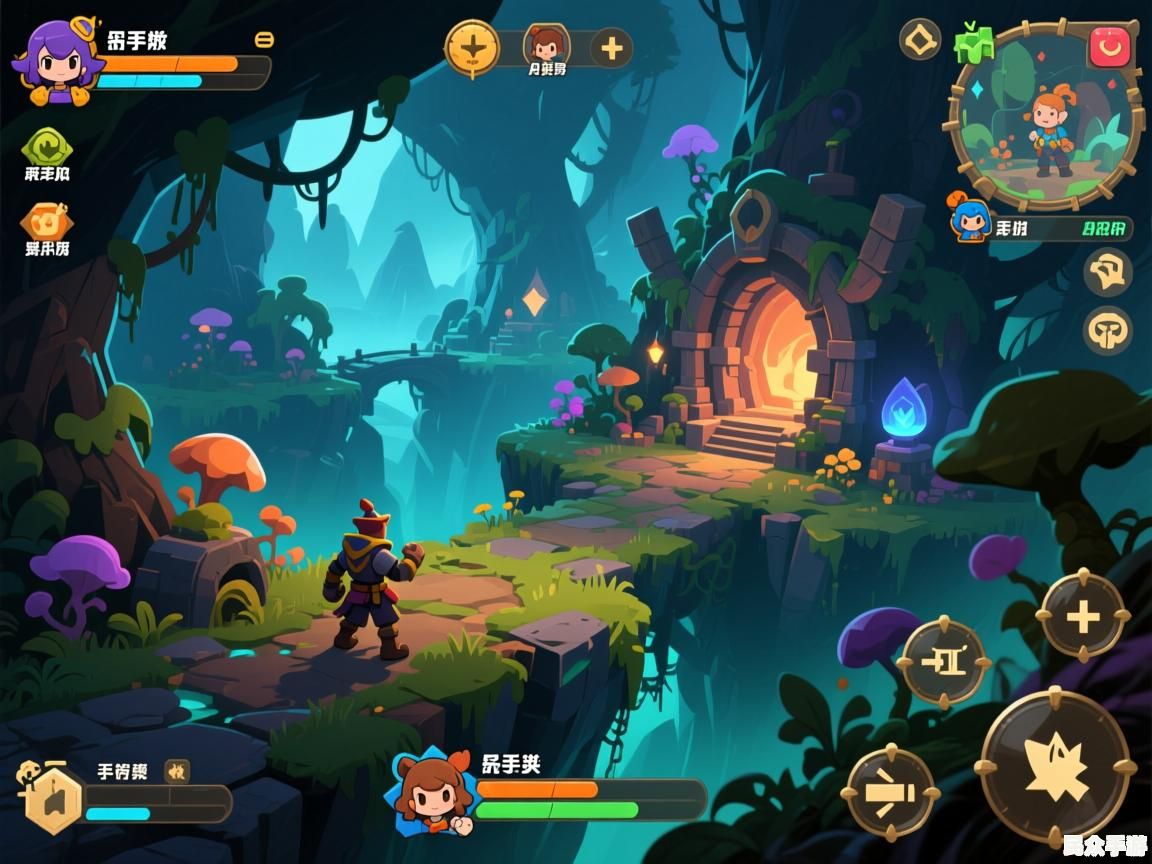Select the gold compass star button at top center

(x=472, y=47)
